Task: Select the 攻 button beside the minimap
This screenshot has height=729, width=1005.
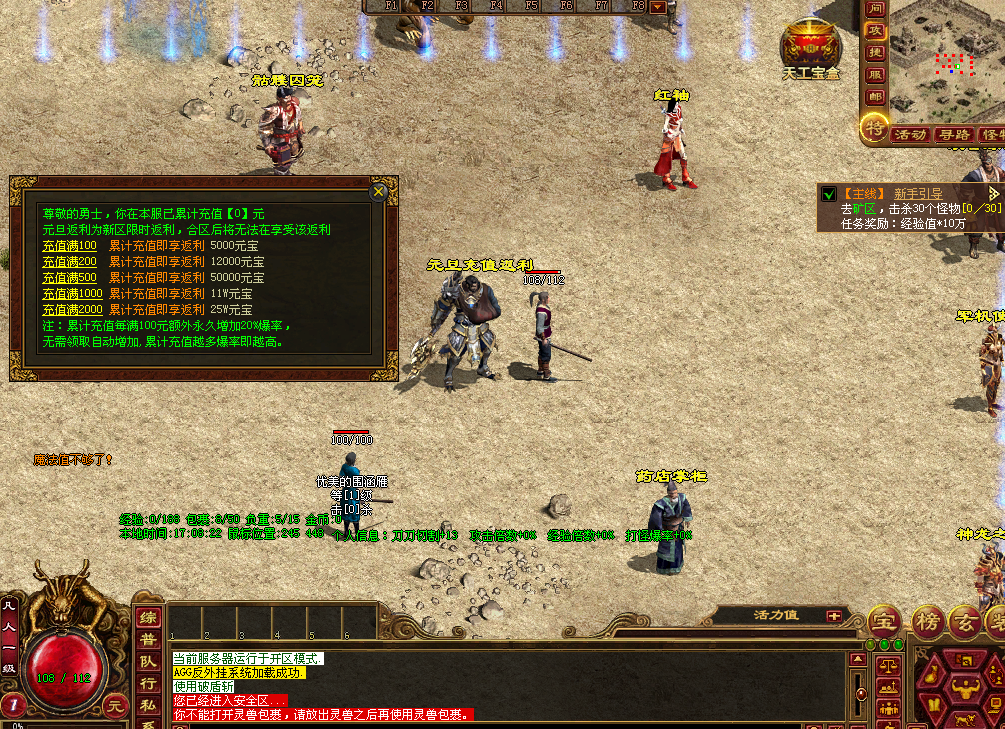Action: pyautogui.click(x=875, y=30)
